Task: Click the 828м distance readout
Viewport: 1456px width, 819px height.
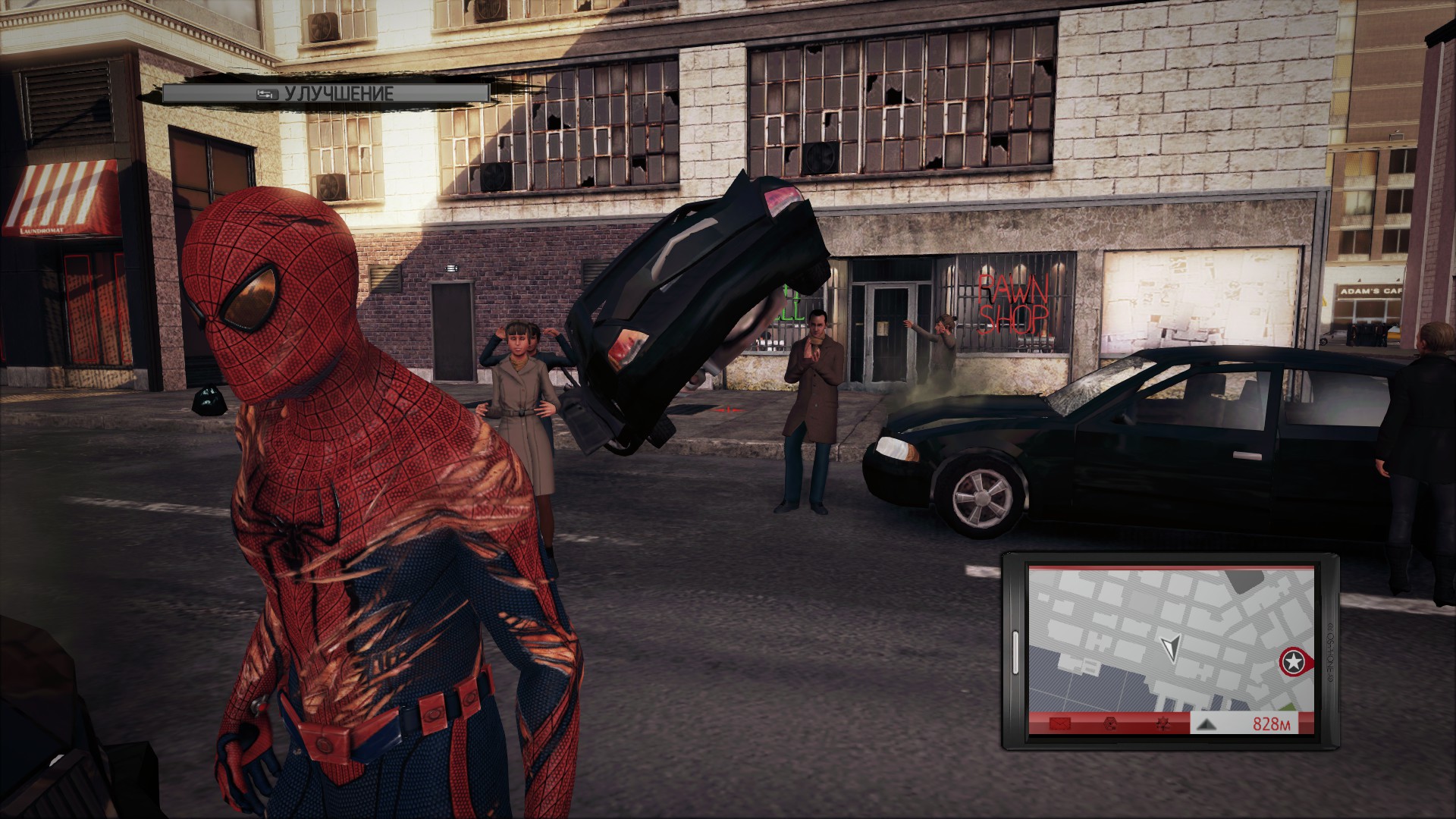Action: click(x=1271, y=723)
